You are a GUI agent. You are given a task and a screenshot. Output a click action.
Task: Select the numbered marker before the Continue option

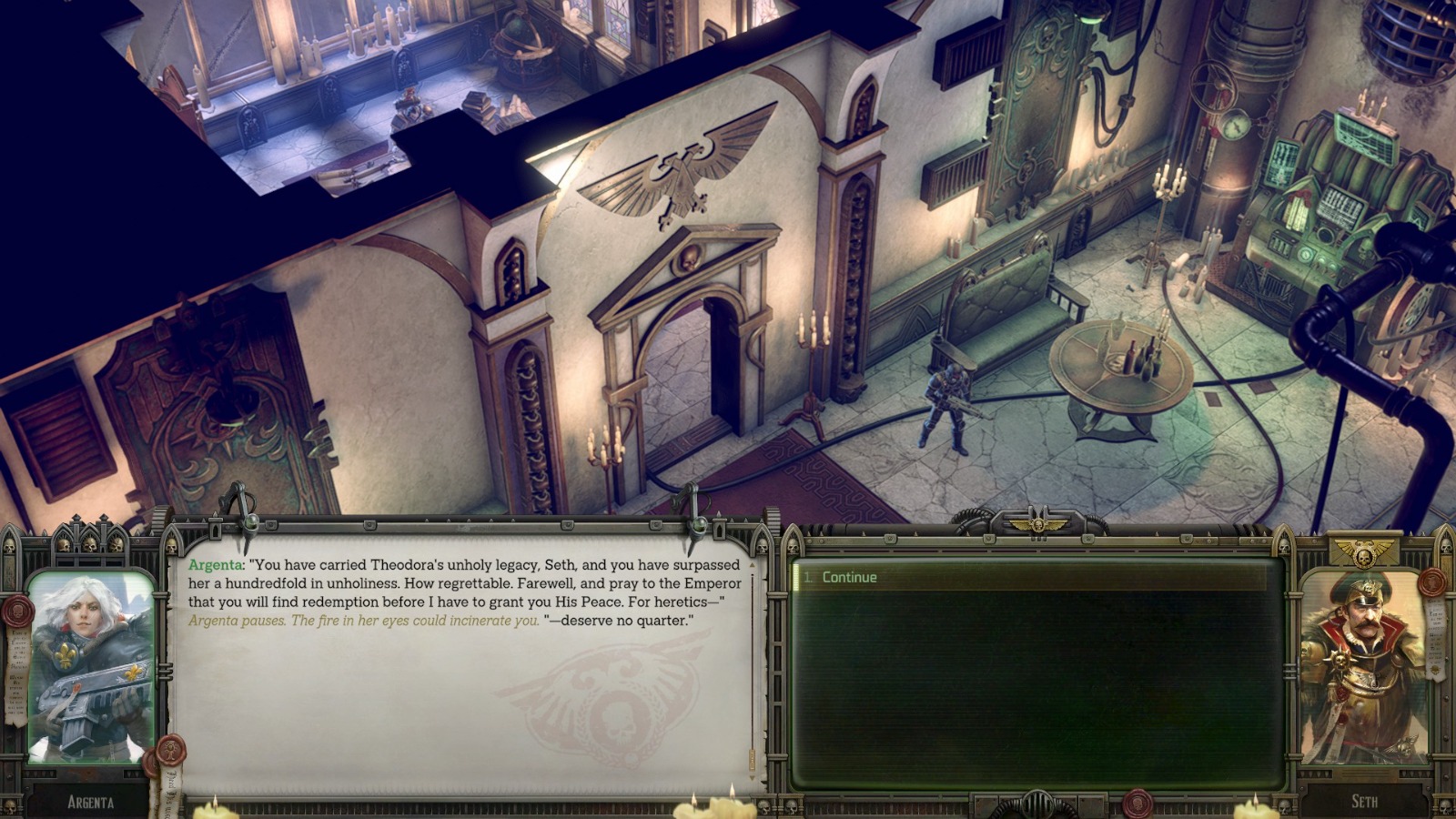coord(809,577)
